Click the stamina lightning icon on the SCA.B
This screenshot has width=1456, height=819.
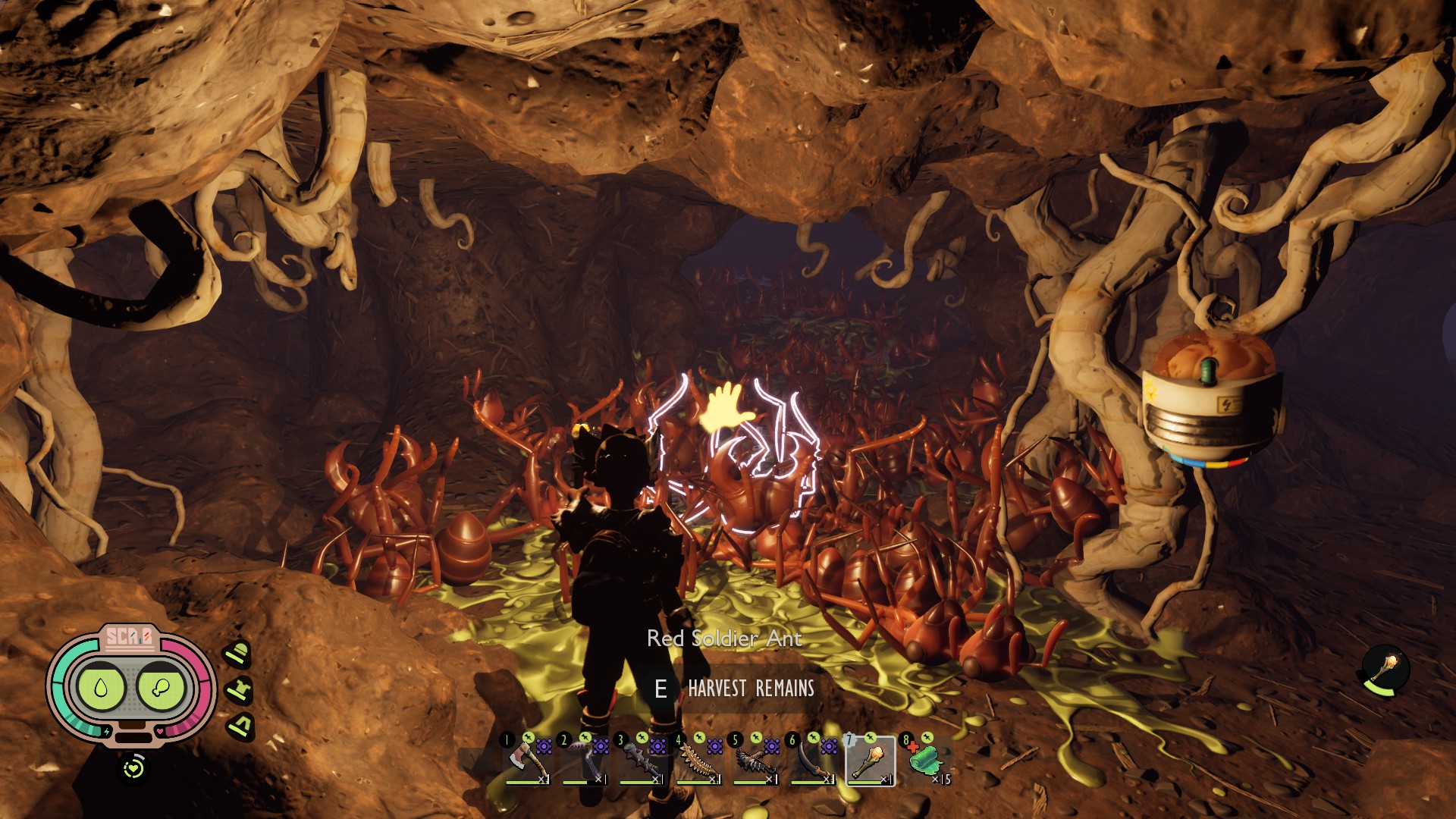(x=107, y=730)
